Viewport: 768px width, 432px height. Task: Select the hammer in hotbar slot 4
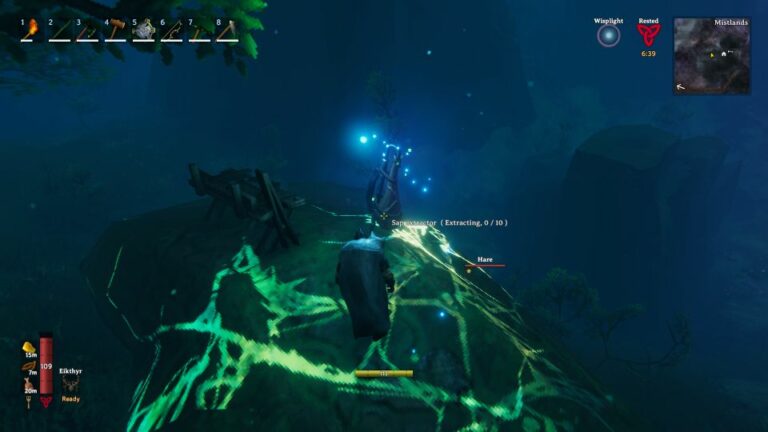click(116, 30)
